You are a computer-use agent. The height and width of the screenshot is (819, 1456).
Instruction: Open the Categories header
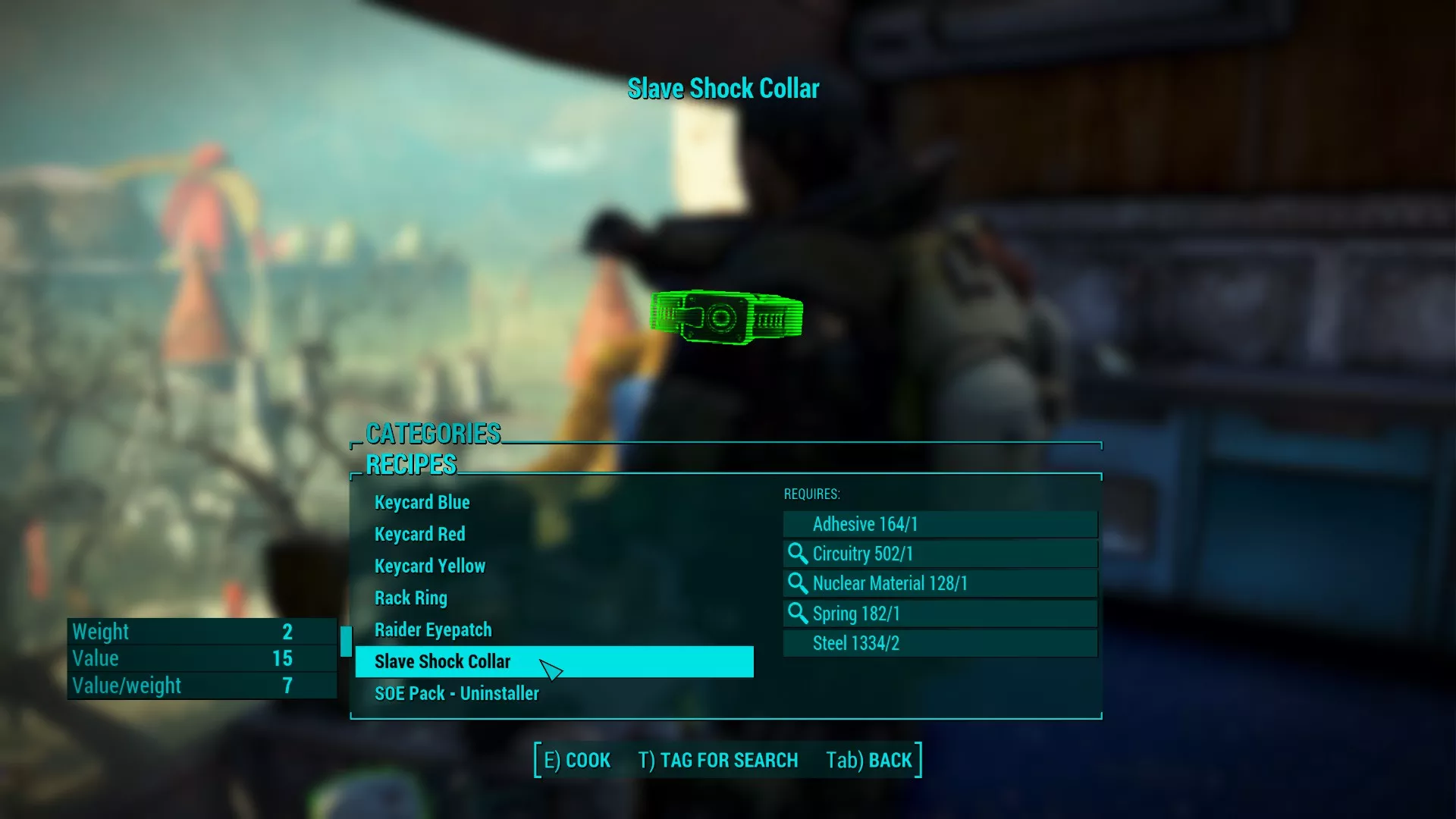433,434
